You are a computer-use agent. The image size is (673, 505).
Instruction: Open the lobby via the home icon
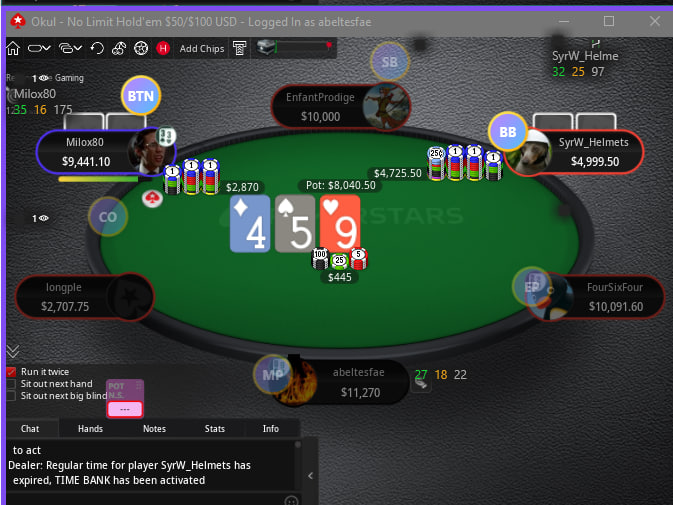(13, 48)
